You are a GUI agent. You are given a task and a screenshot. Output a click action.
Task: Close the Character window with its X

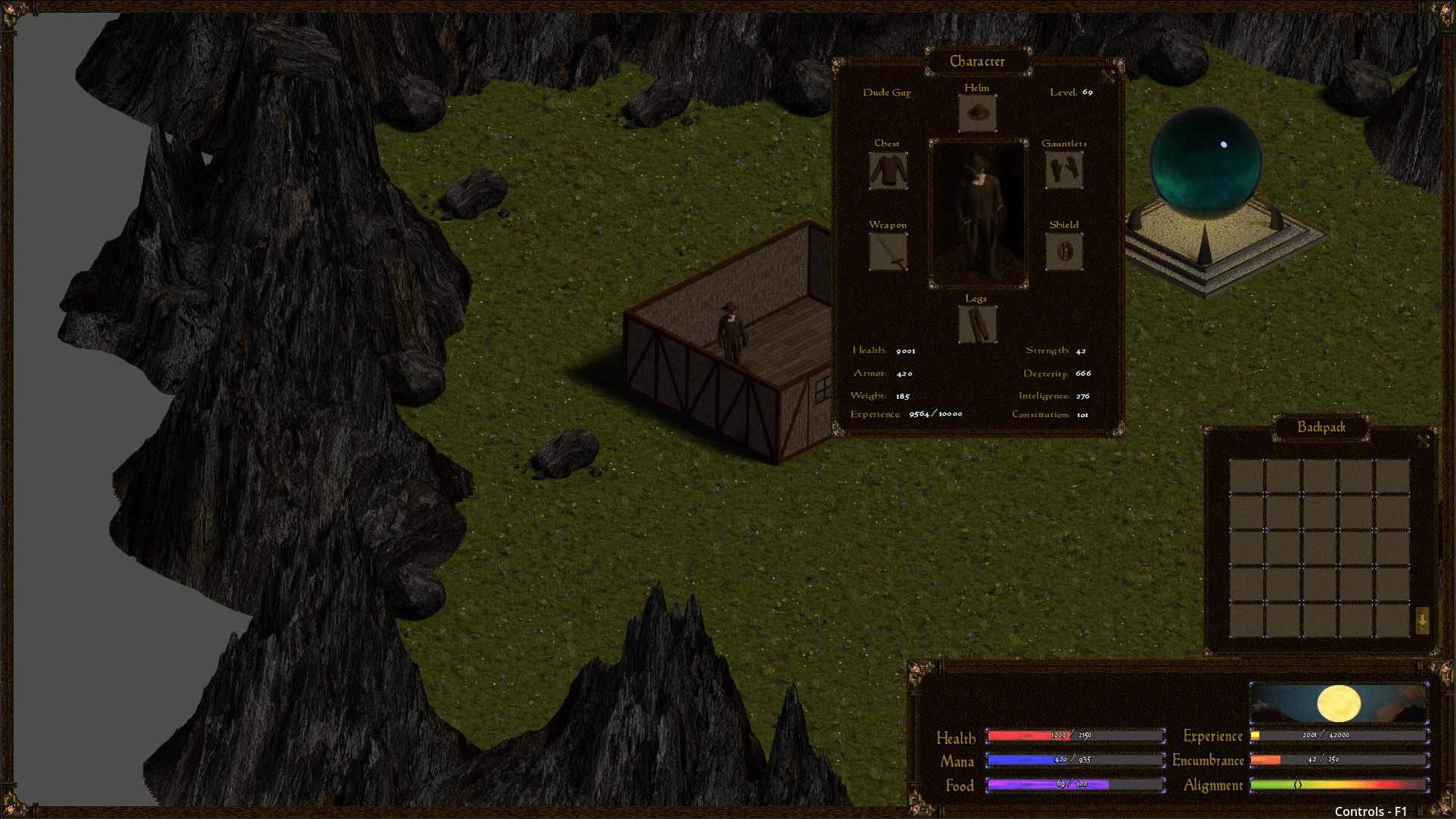tap(1108, 76)
